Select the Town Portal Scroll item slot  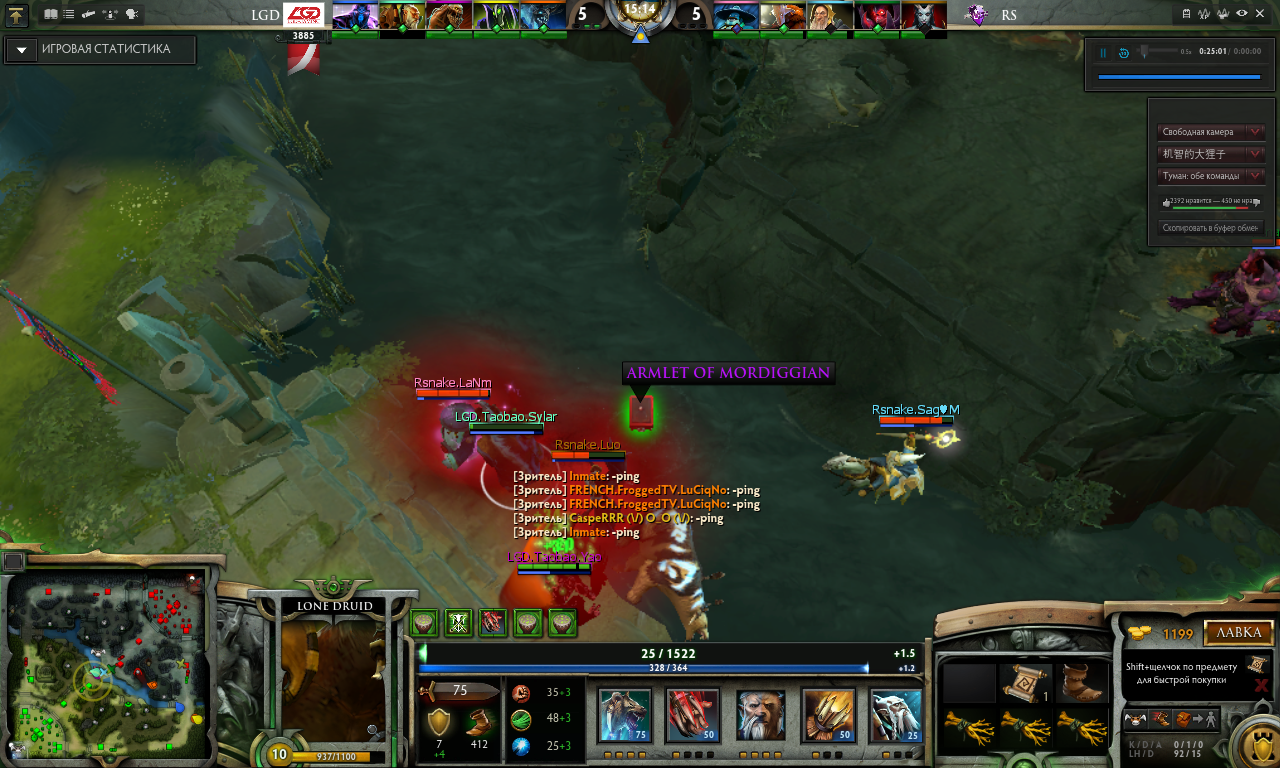1025,683
